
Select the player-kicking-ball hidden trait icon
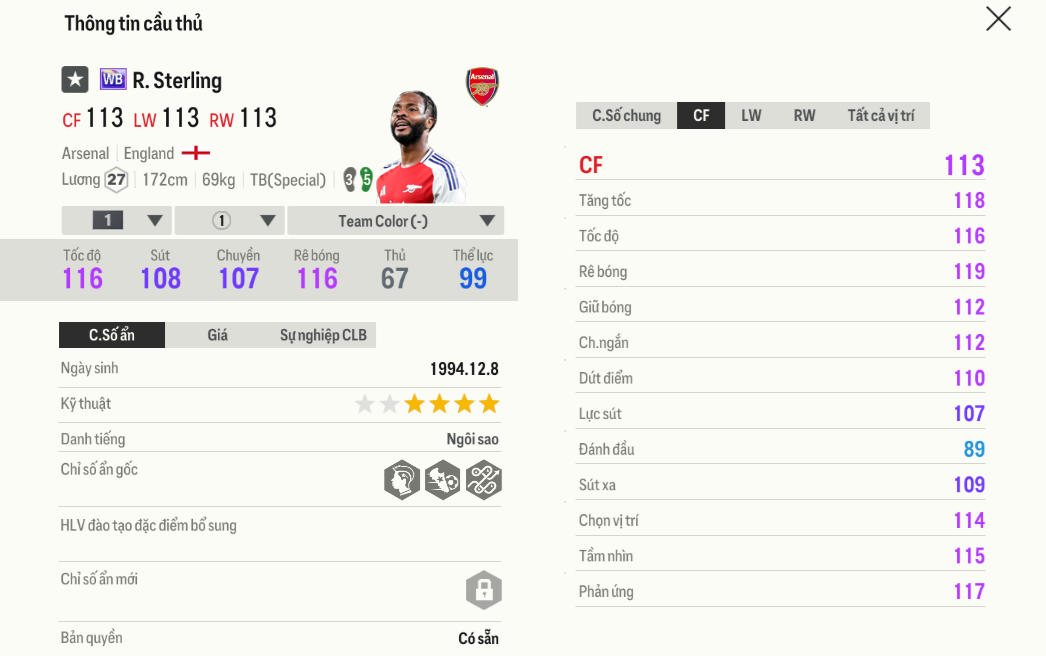[x=442, y=480]
